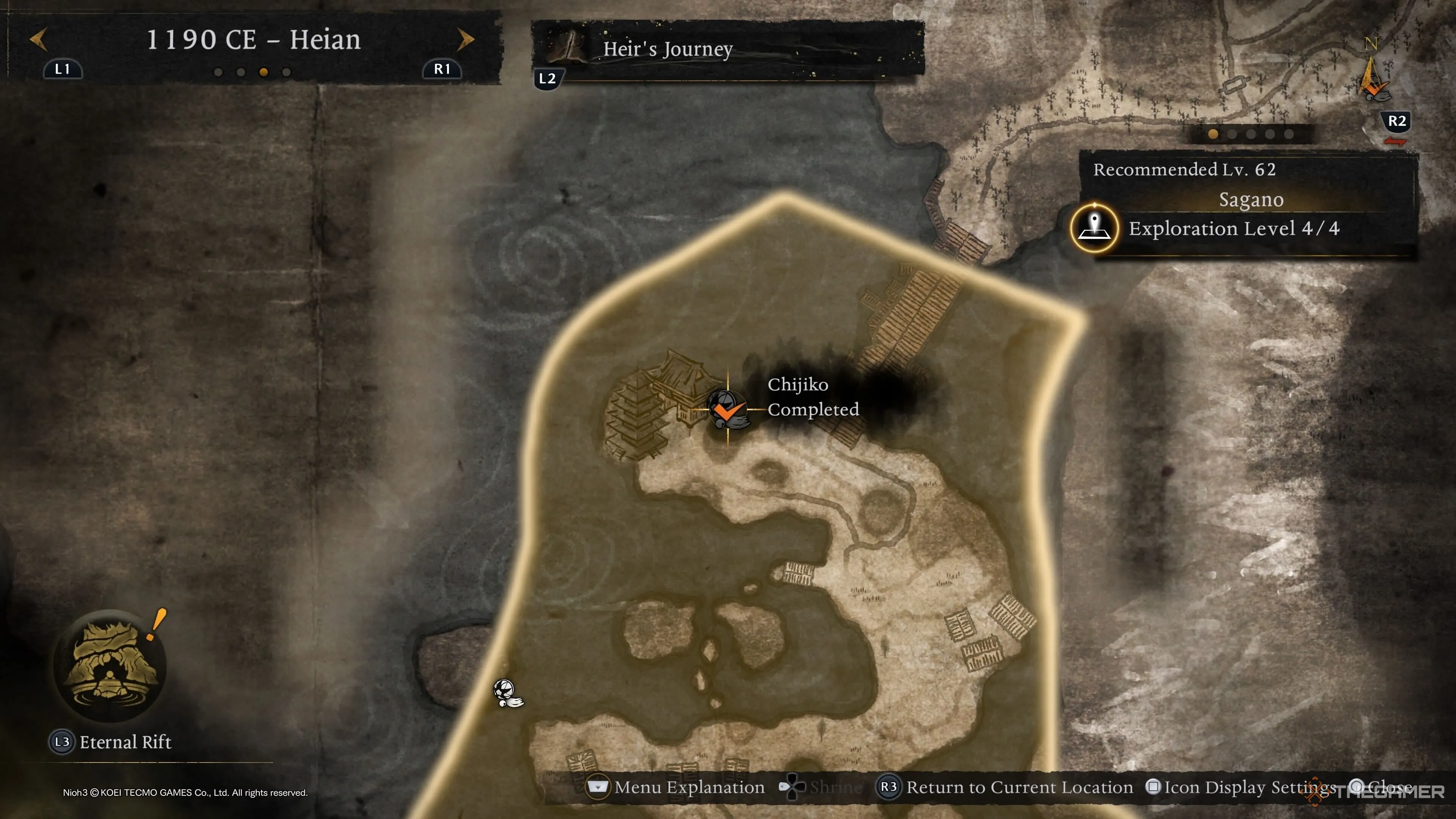Screen dimensions: 1456x819
Task: Advance to the next era with right arrow
Action: (x=465, y=39)
